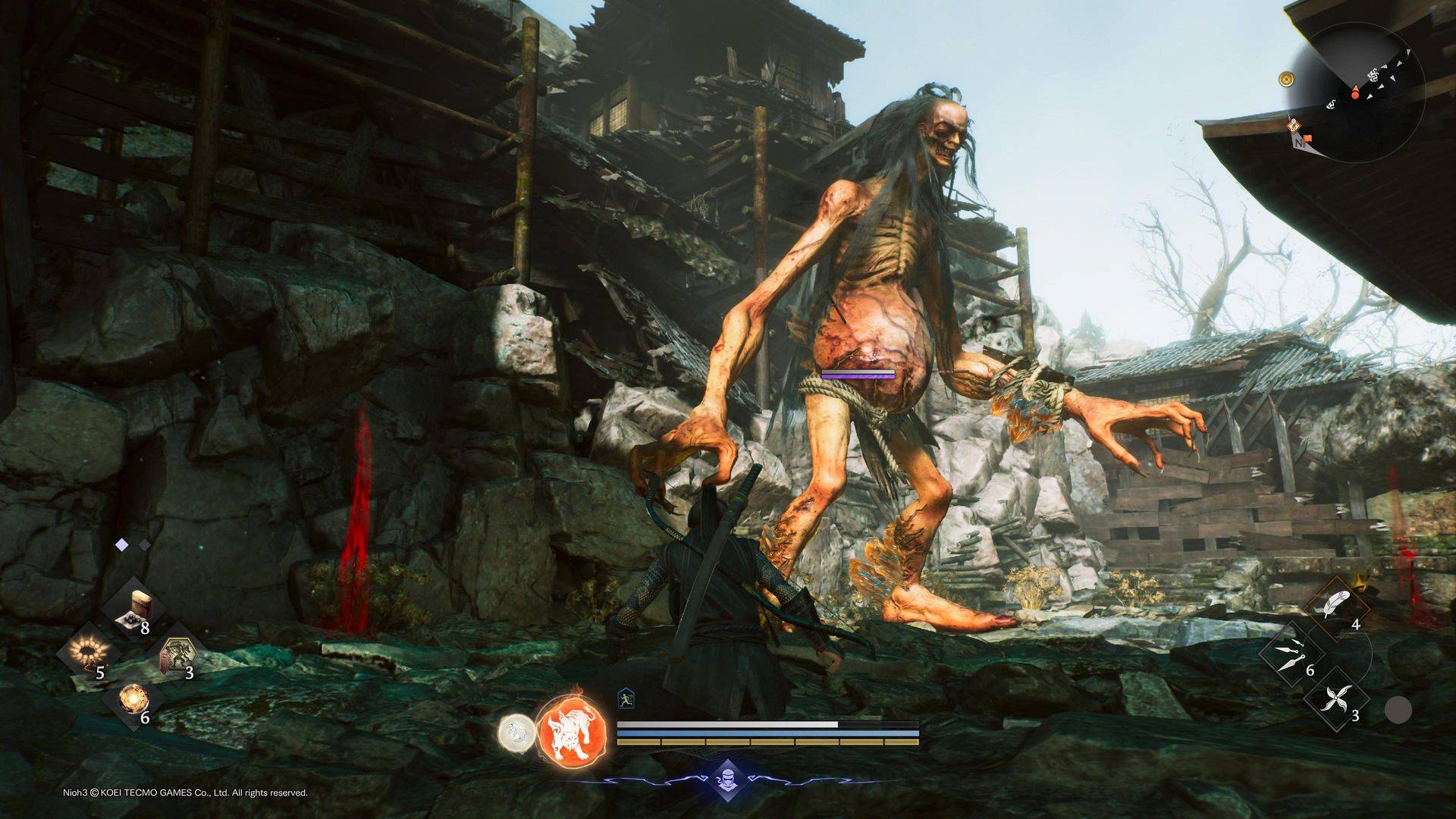Click the running figure status buff icon
Viewport: 1456px width, 819px height.
click(626, 698)
